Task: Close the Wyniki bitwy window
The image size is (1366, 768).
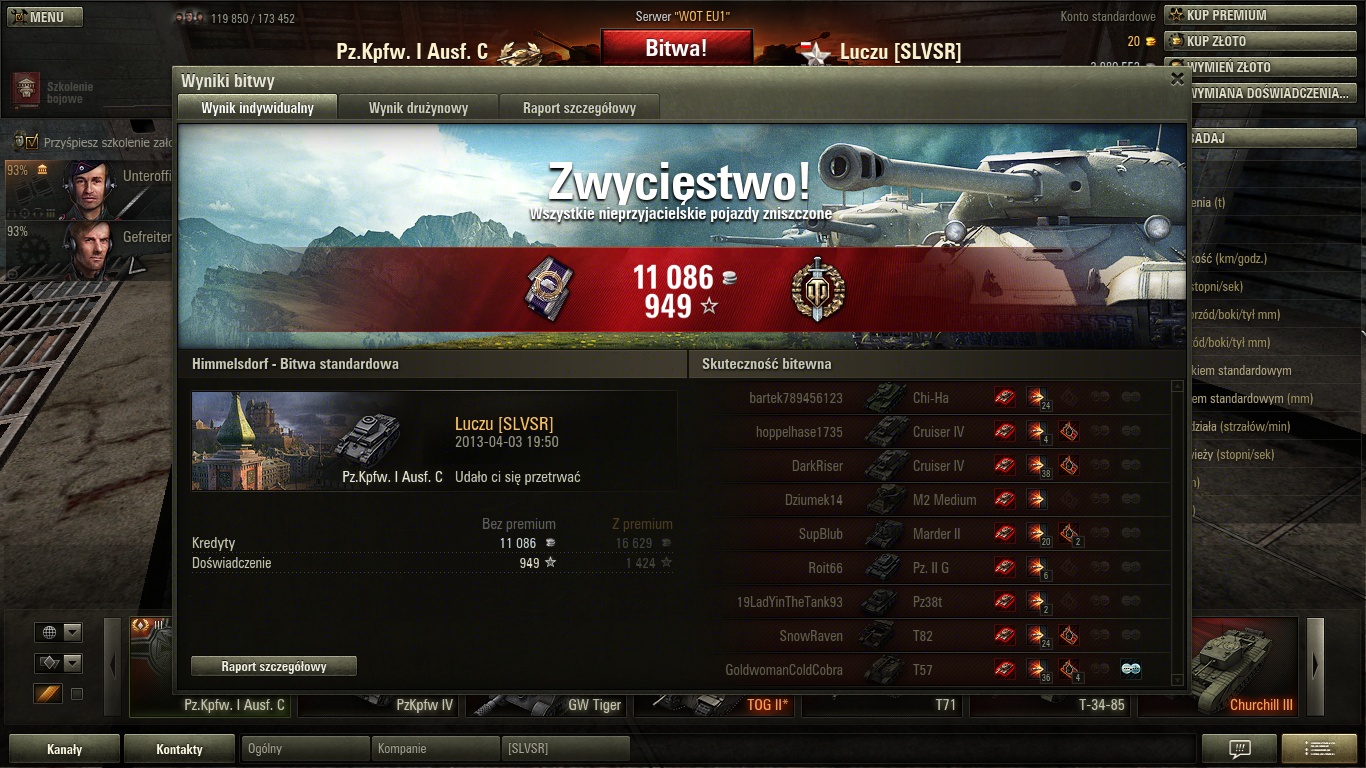Action: point(1177,79)
